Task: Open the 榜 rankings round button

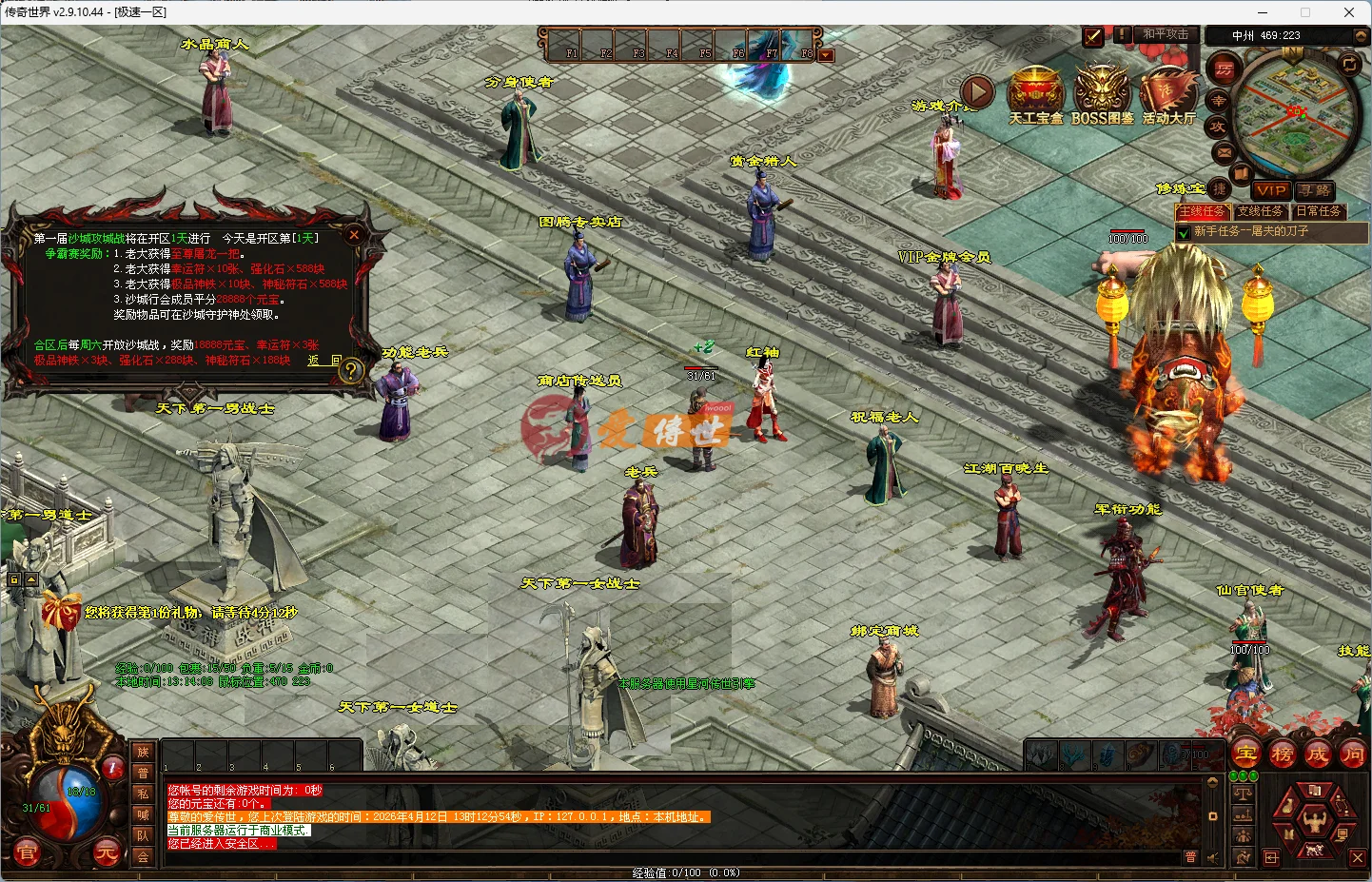Action: pos(1283,754)
